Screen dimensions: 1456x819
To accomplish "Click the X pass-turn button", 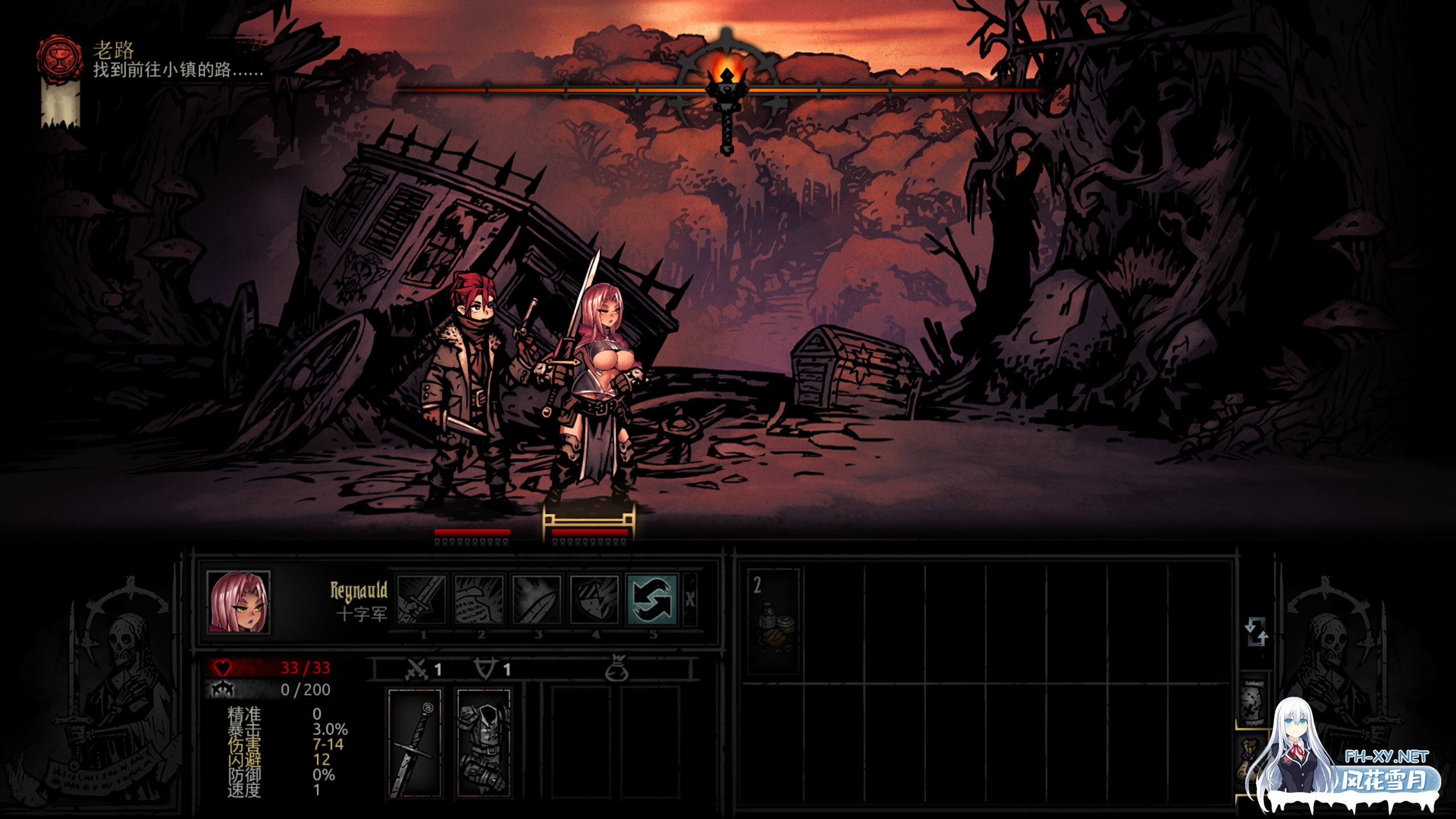I will point(690,599).
